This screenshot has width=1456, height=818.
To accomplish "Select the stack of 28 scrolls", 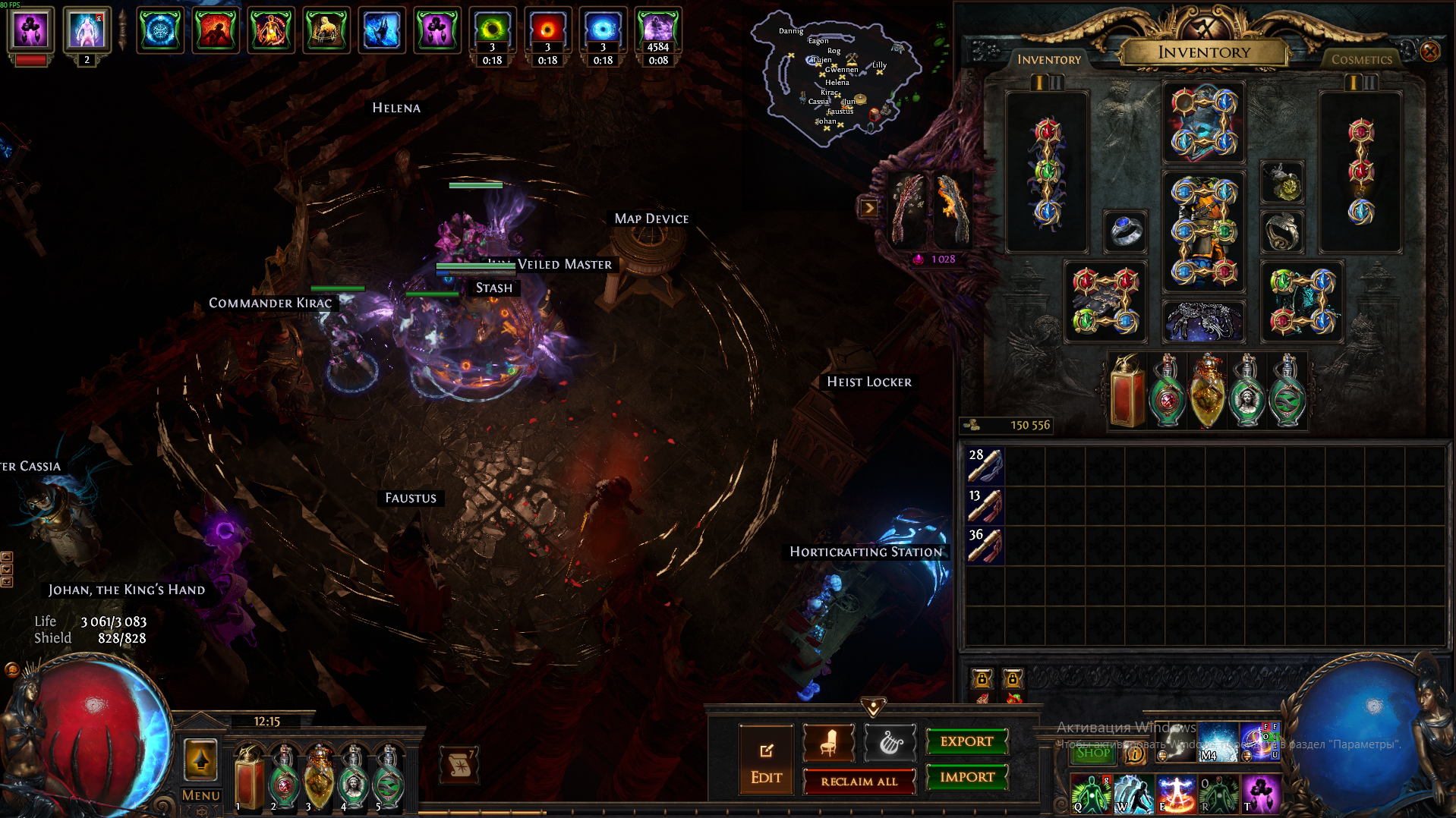I will 985,465.
